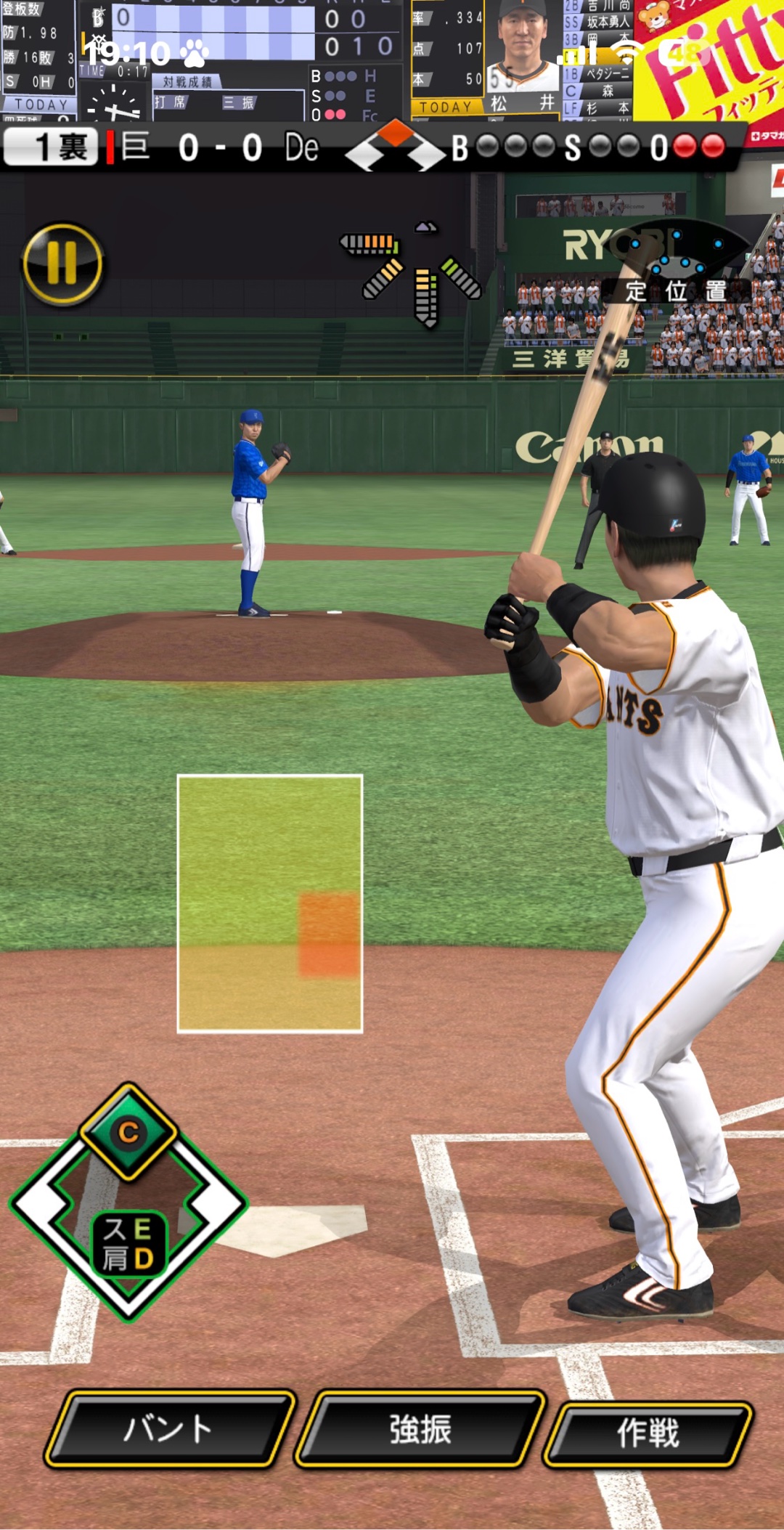Choose the バント bunt option

tap(170, 1428)
